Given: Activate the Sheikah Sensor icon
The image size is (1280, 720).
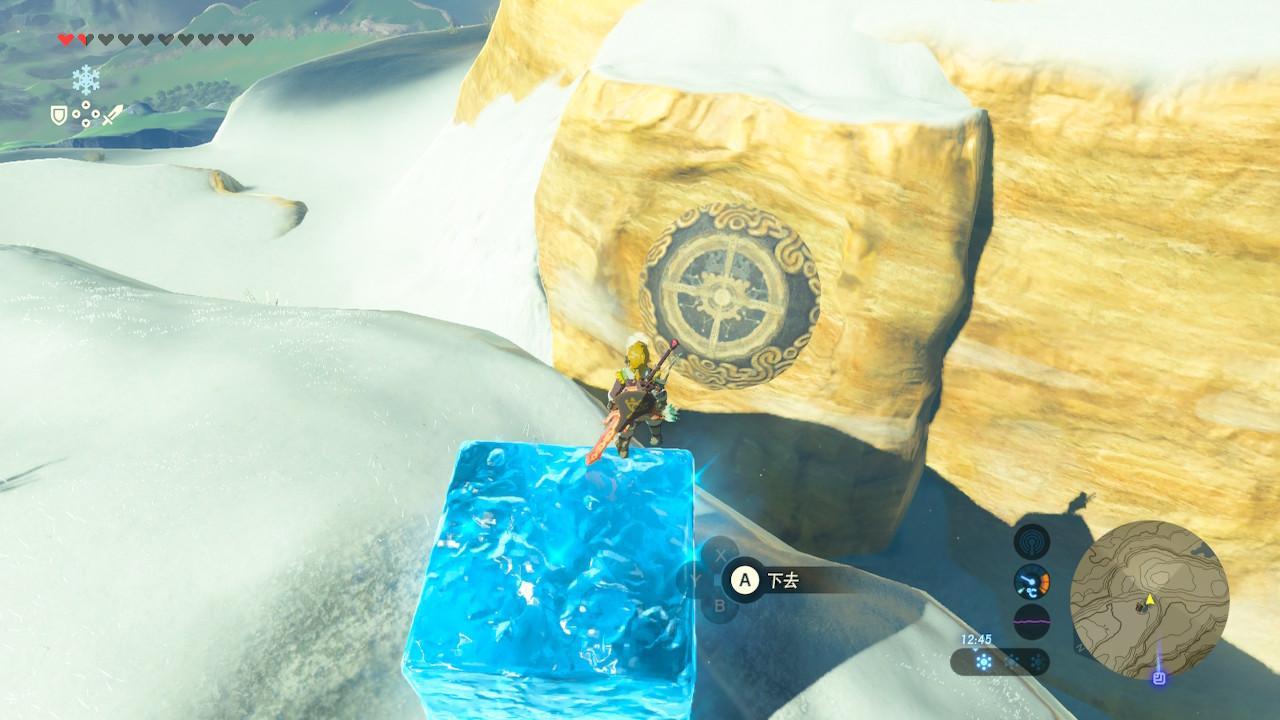Looking at the screenshot, I should coord(1032,542).
